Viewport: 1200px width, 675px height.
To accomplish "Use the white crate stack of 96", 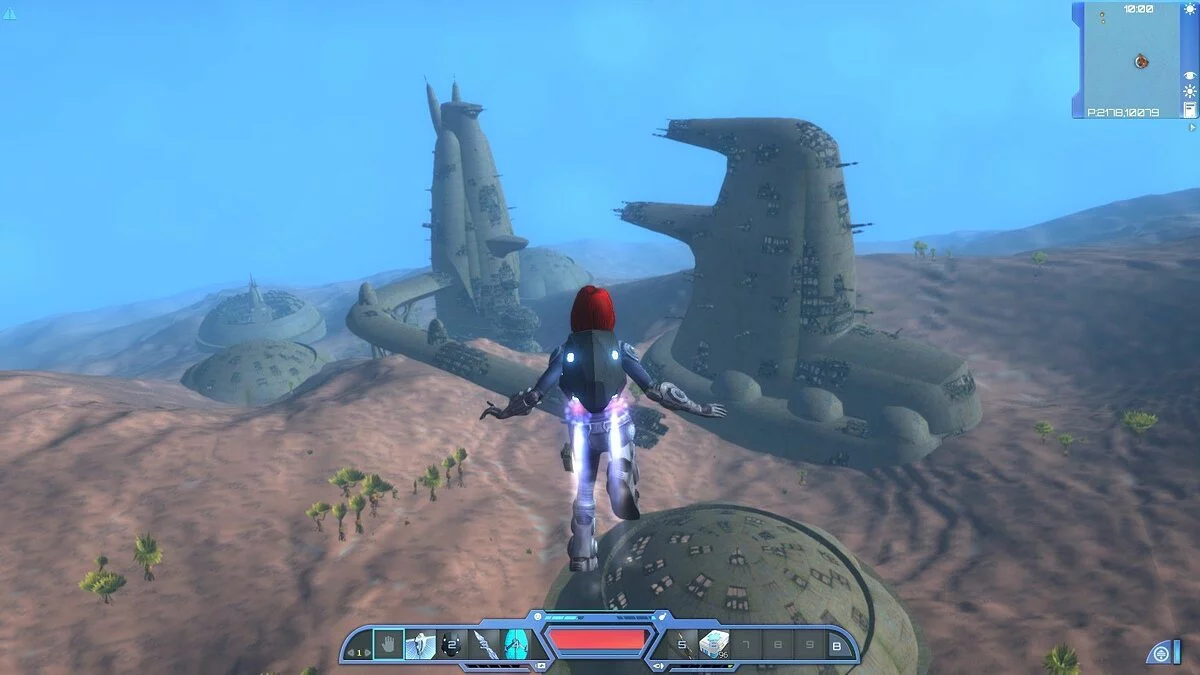I will point(713,644).
